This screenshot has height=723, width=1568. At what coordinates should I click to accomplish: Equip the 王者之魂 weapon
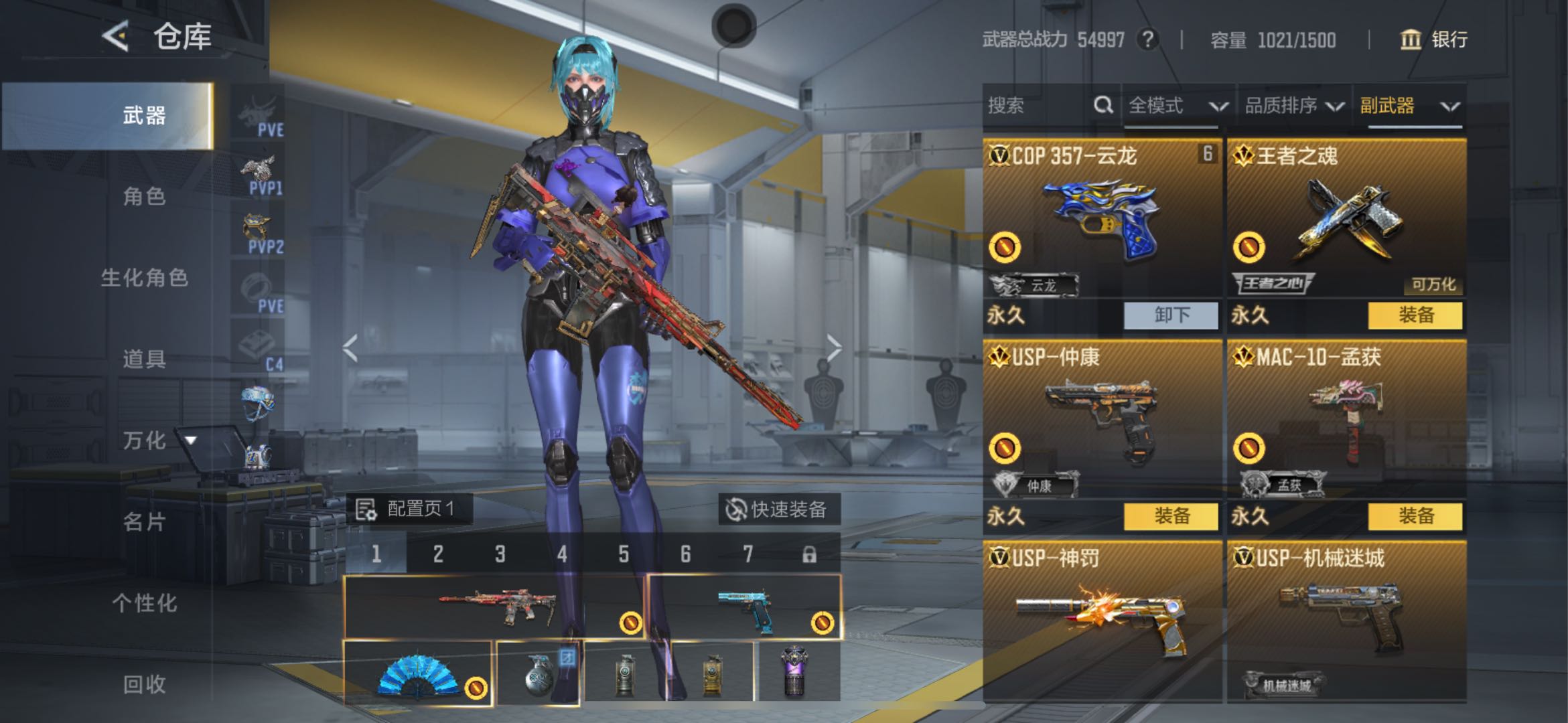pos(1415,315)
